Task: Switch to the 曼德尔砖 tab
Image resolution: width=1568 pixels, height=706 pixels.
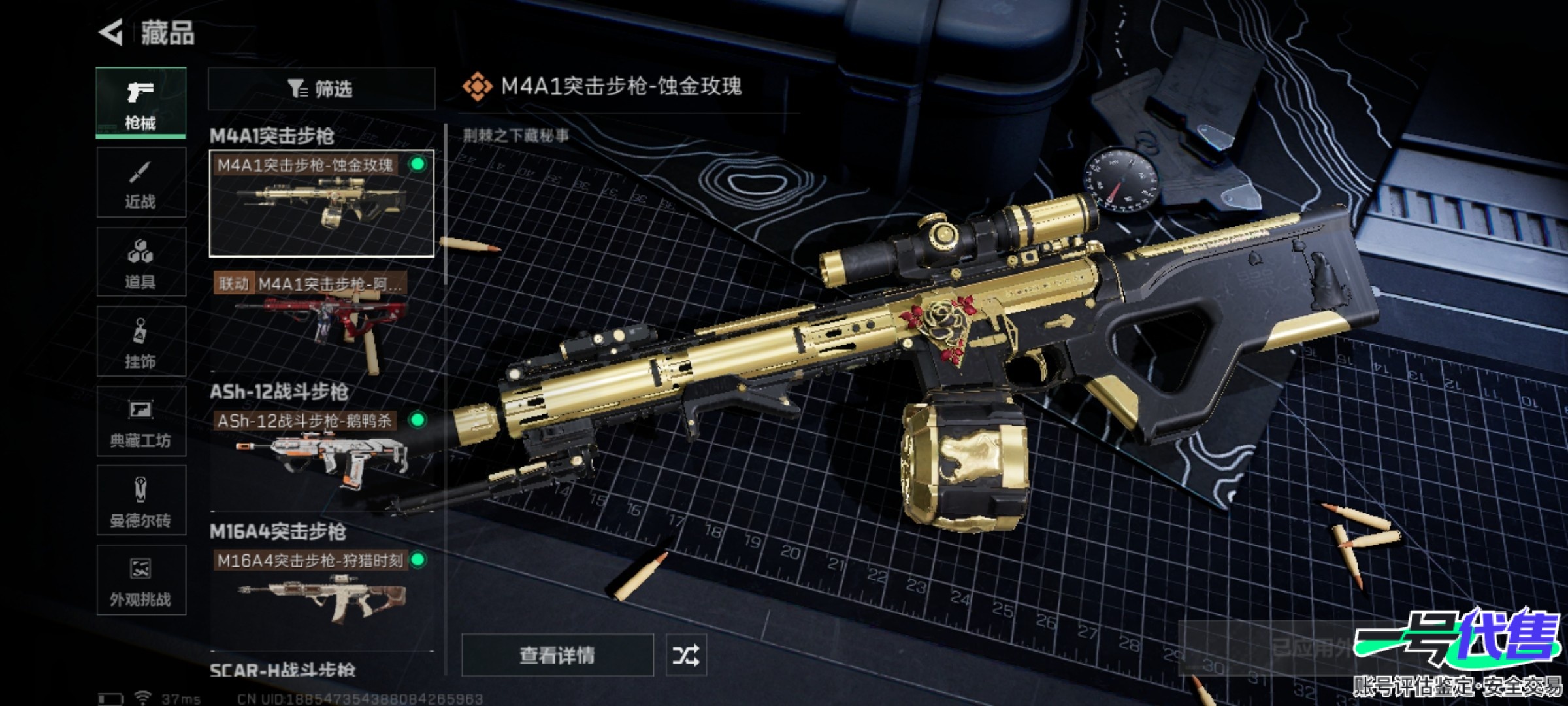Action: point(140,501)
